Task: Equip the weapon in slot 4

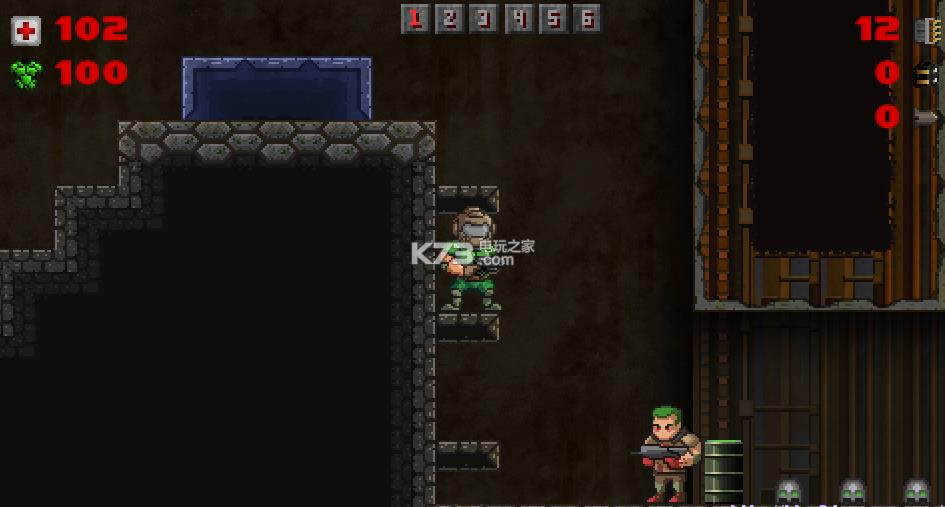Action: (x=518, y=18)
